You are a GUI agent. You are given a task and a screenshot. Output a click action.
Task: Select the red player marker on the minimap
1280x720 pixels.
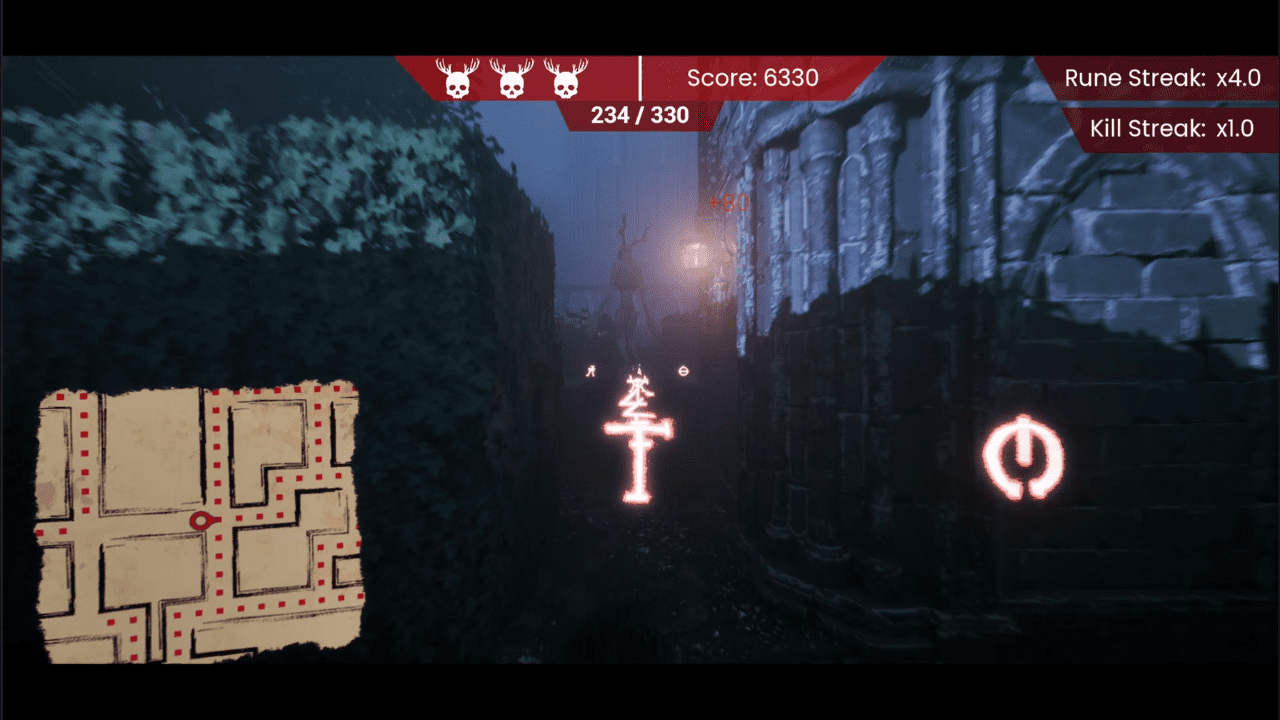click(203, 520)
